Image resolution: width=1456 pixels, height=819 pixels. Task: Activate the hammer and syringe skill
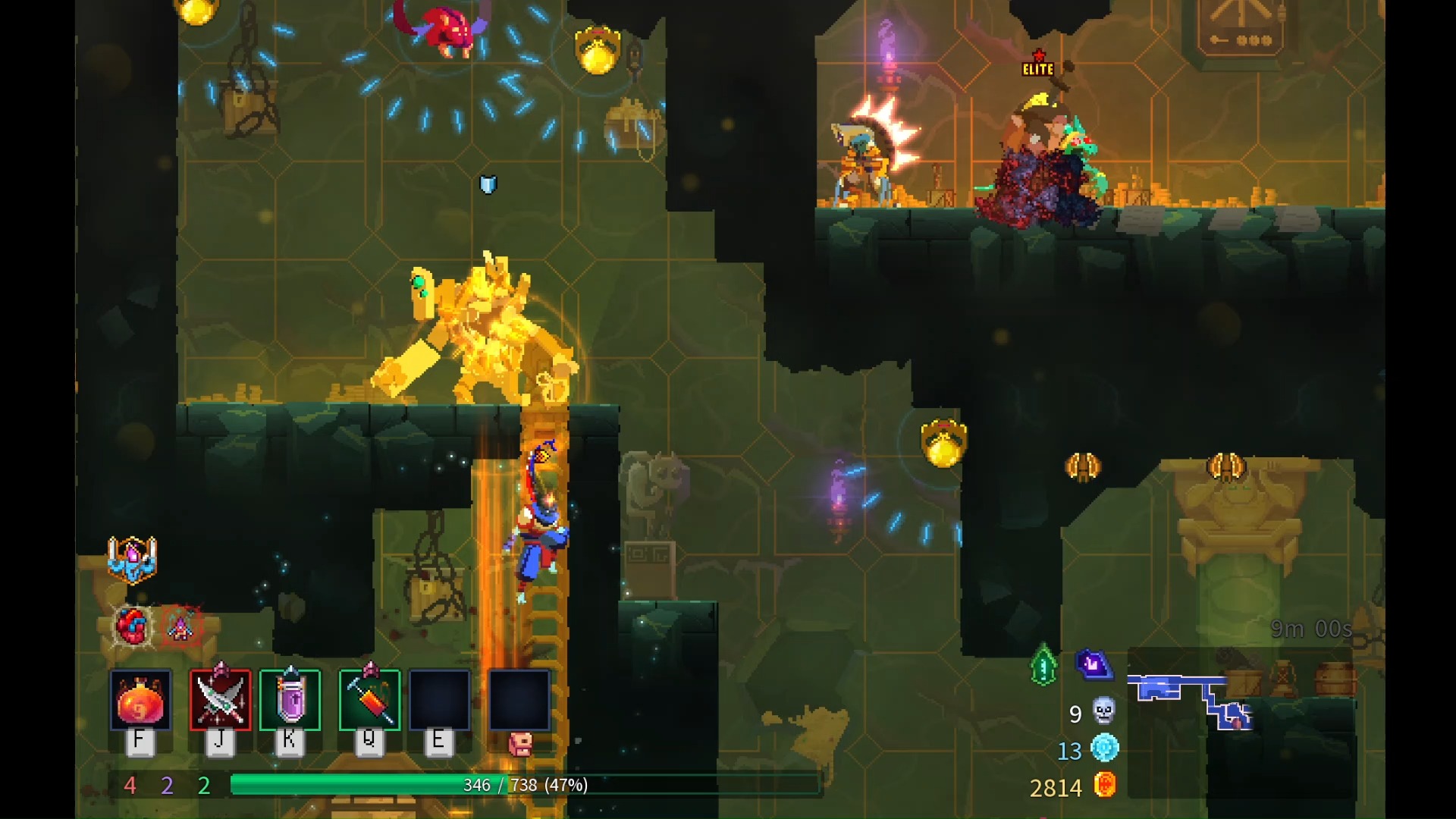(x=369, y=701)
